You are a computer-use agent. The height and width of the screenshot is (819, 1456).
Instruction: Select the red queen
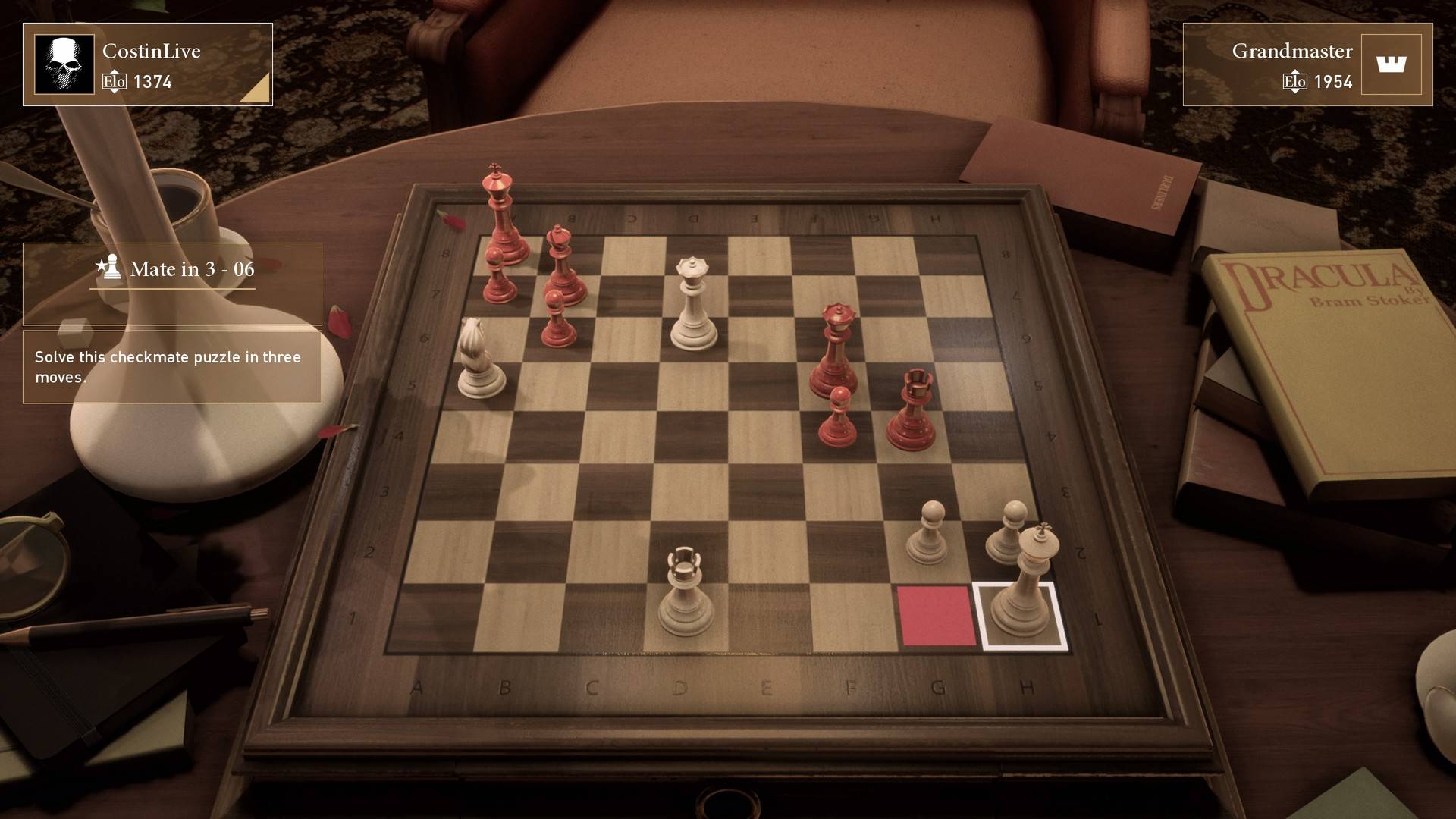[834, 356]
